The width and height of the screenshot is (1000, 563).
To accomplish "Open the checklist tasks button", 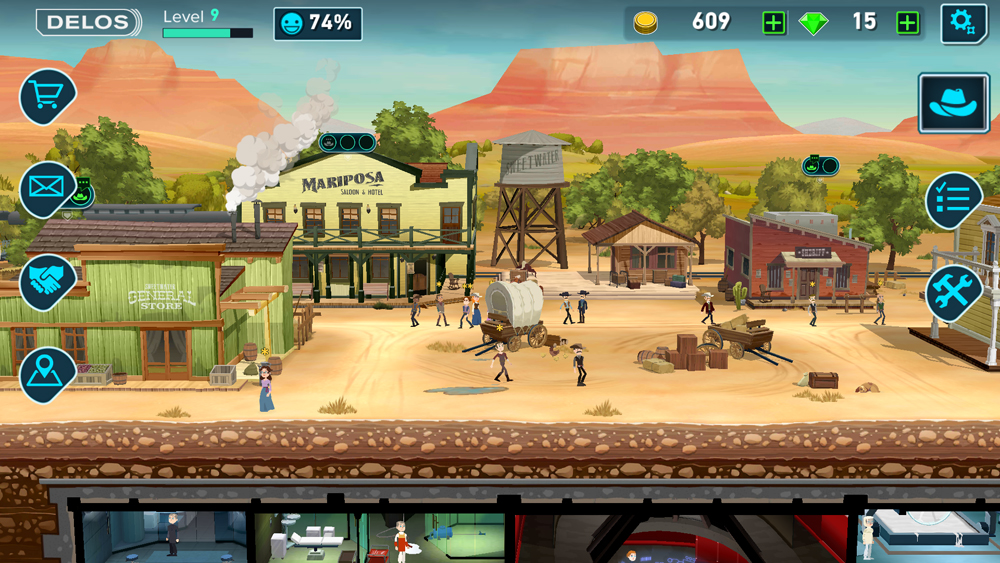I will pyautogui.click(x=953, y=200).
